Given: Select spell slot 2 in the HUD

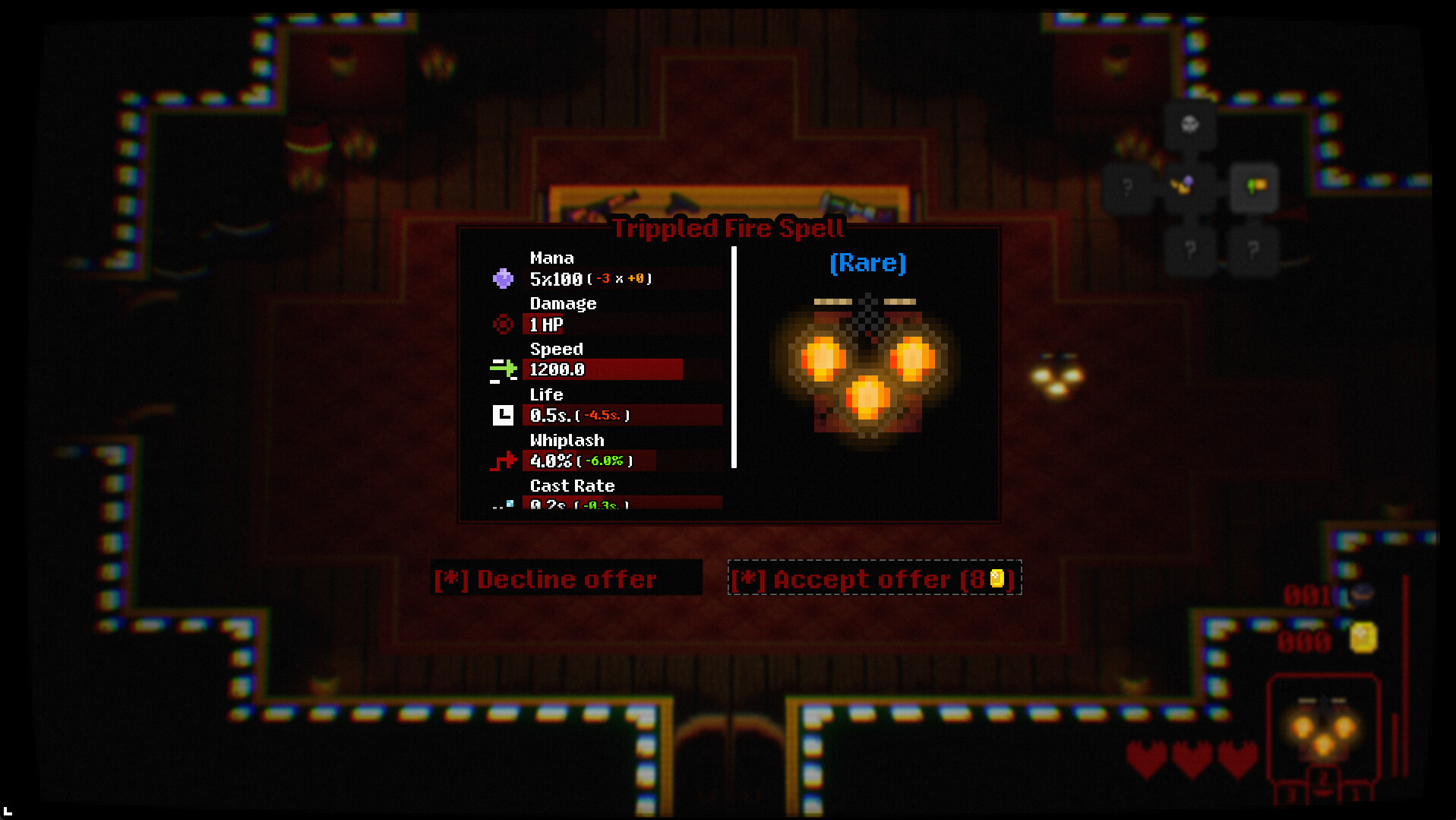Looking at the screenshot, I should pyautogui.click(x=1323, y=778).
